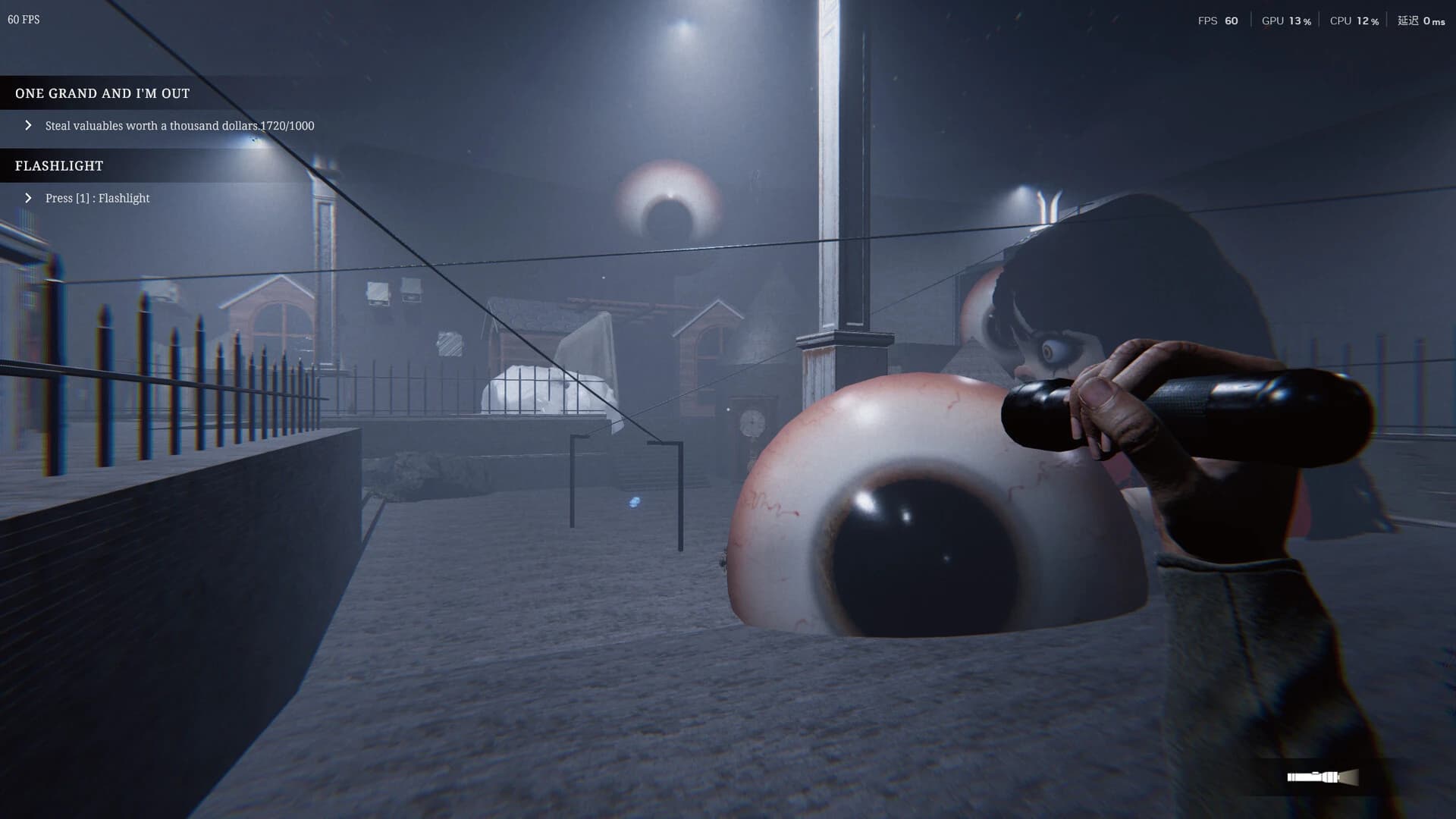1456x819 pixels.
Task: Expand the chevron beside the Steal valuables objective
Action: (29, 125)
